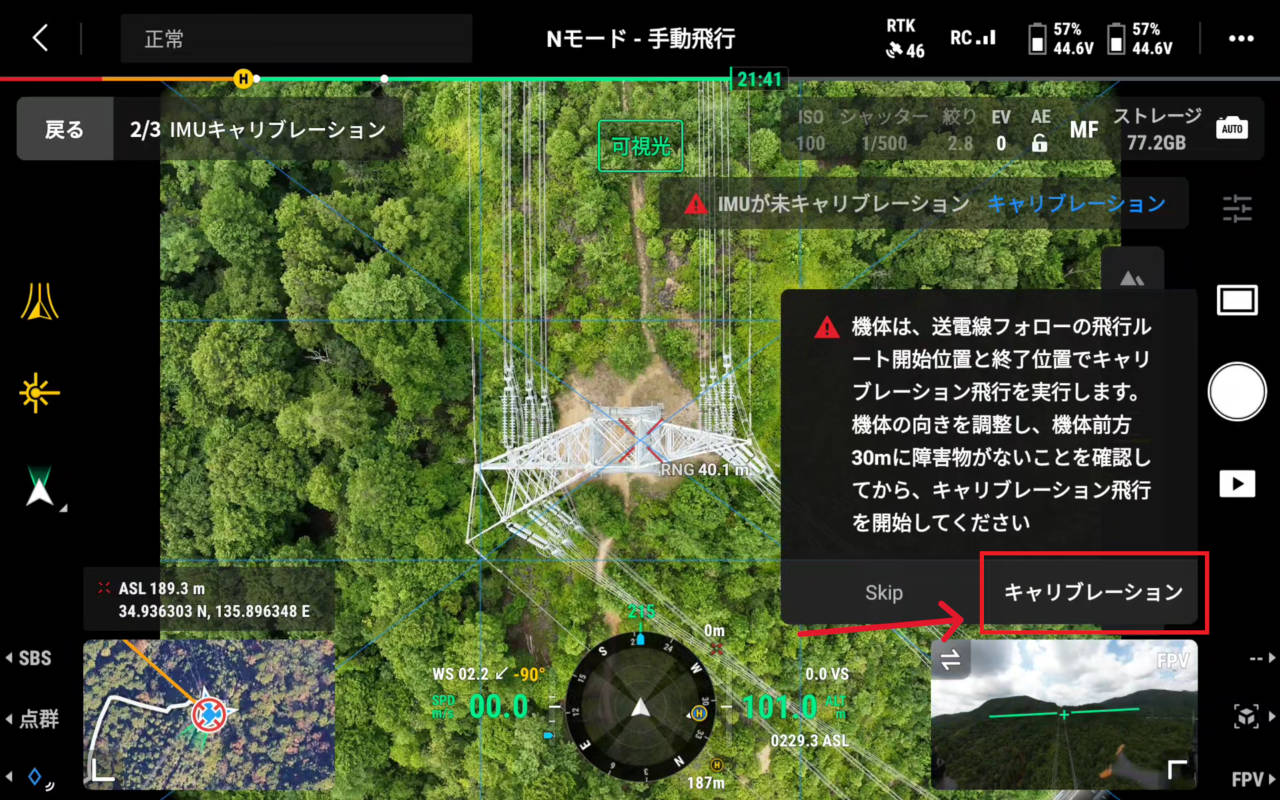Image resolution: width=1280 pixels, height=800 pixels.
Task: Open the 正常 status bar
Action: (296, 40)
